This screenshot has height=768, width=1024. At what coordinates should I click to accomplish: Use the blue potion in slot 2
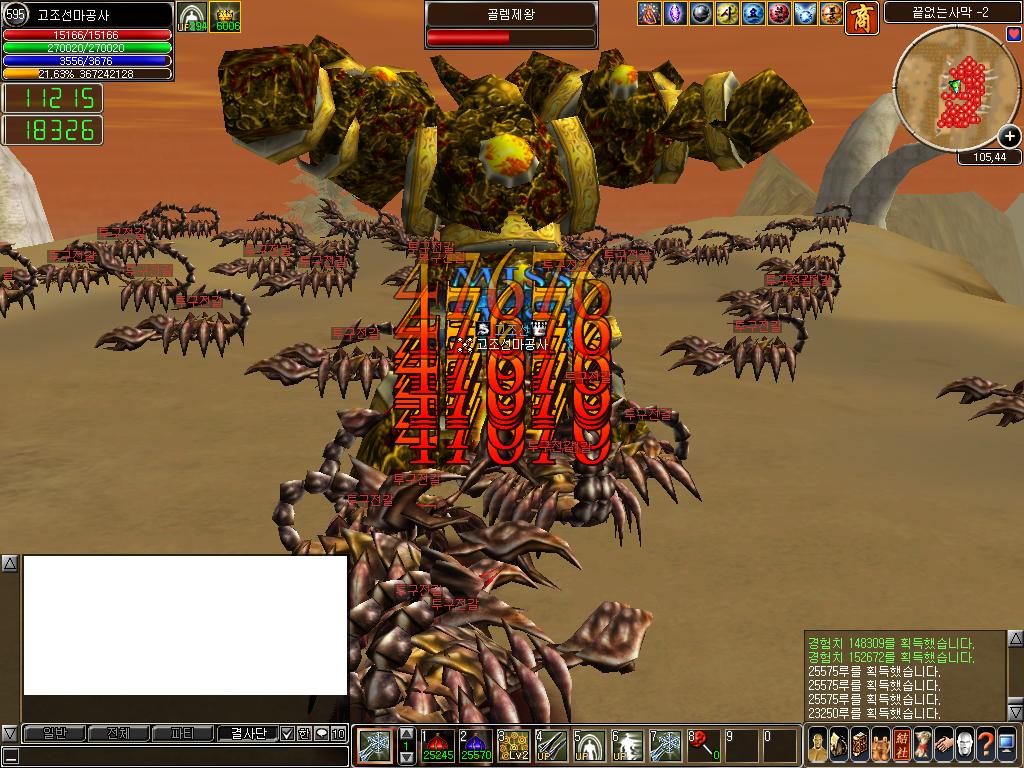[x=476, y=746]
